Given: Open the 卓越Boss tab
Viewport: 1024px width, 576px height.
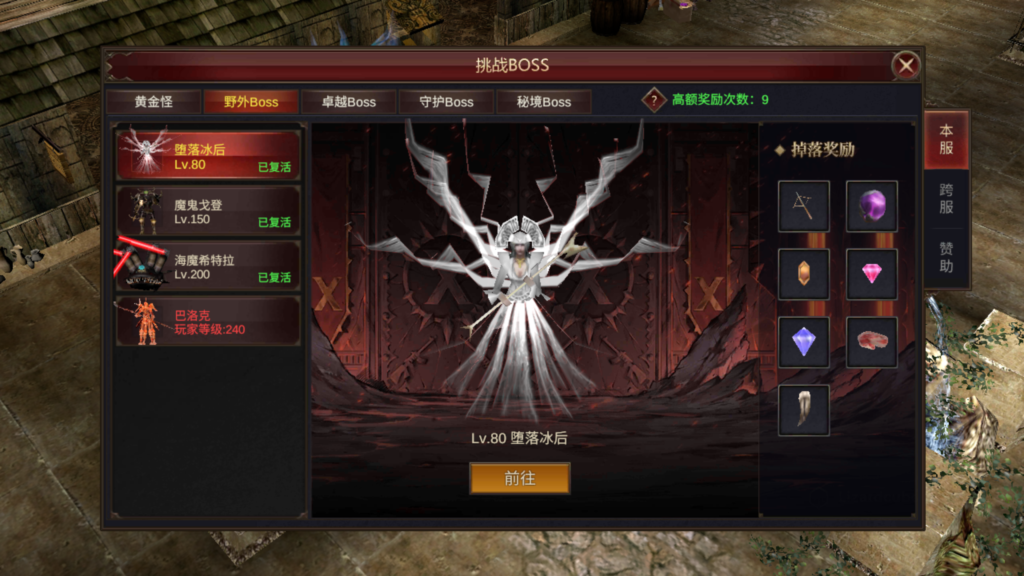Looking at the screenshot, I should [348, 102].
